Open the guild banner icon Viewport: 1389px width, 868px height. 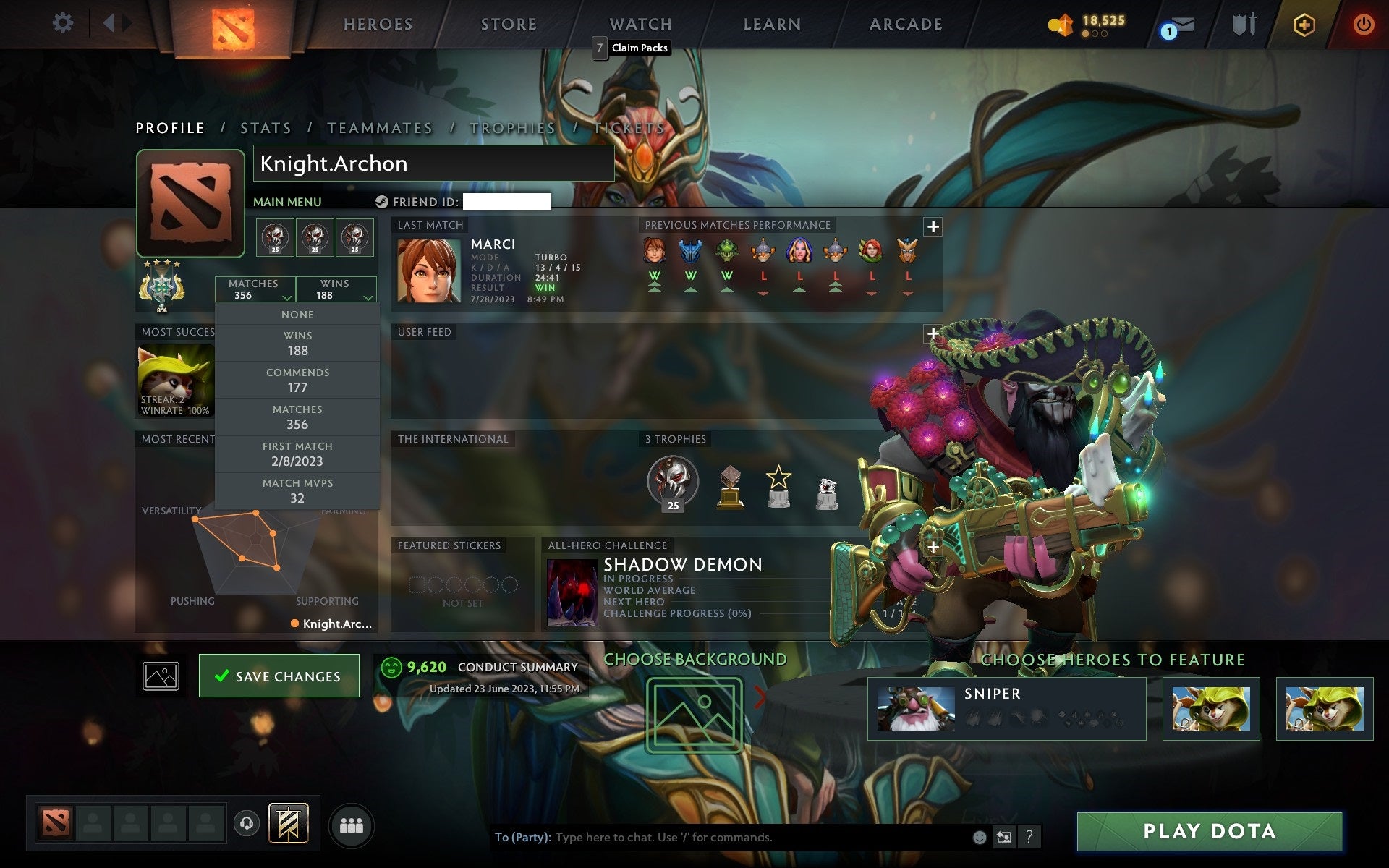(x=288, y=822)
